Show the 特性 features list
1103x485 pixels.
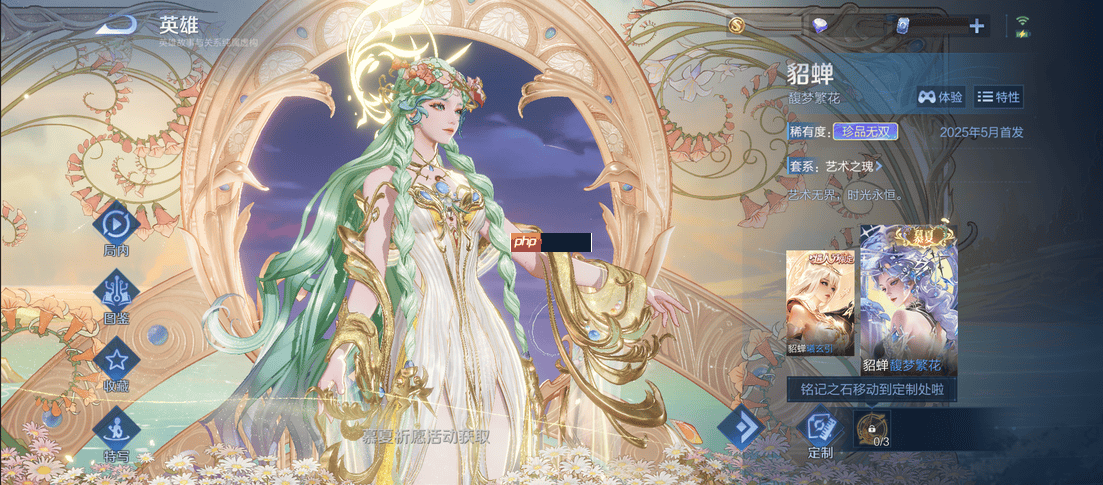(x=998, y=97)
